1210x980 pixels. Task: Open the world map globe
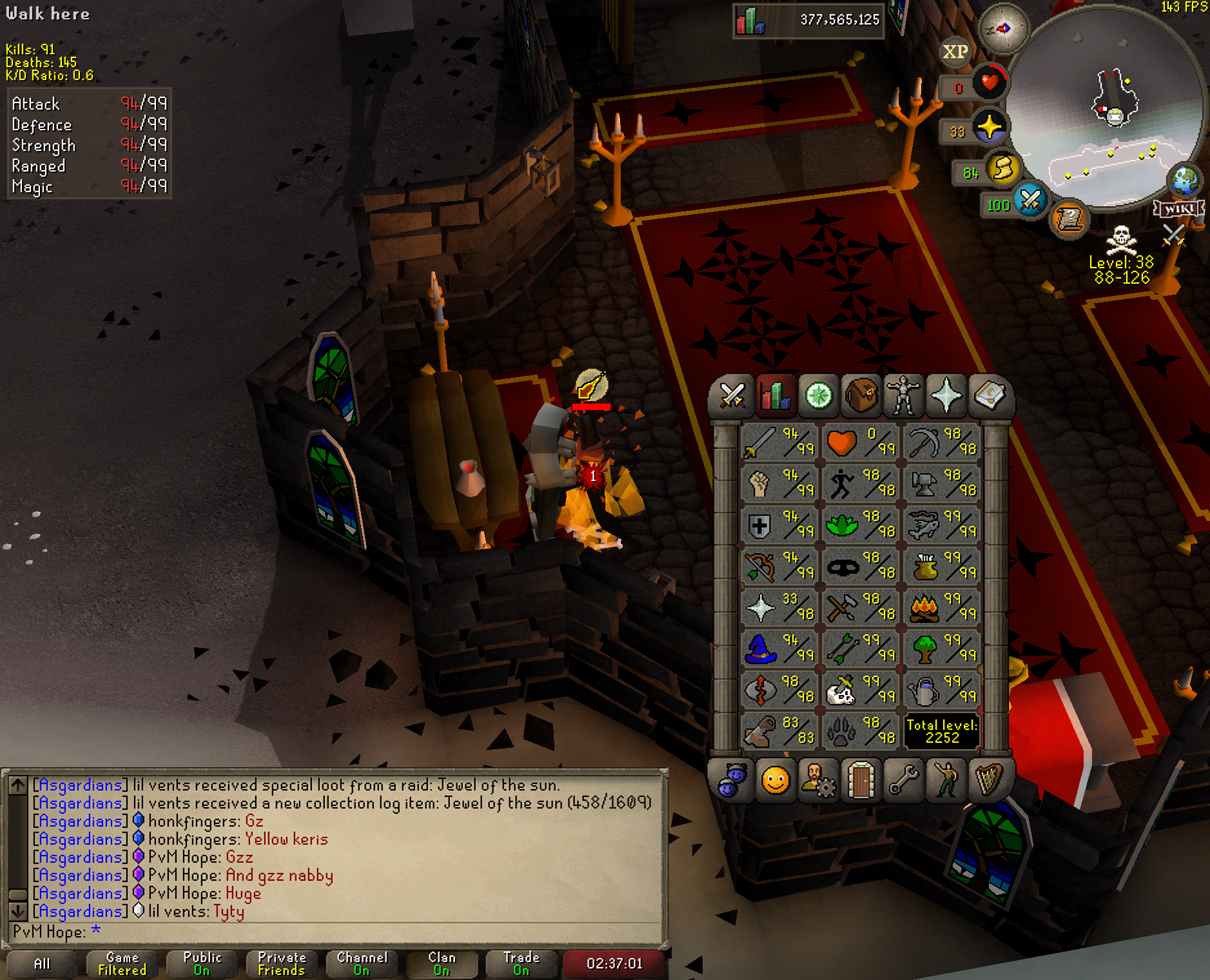click(1185, 181)
